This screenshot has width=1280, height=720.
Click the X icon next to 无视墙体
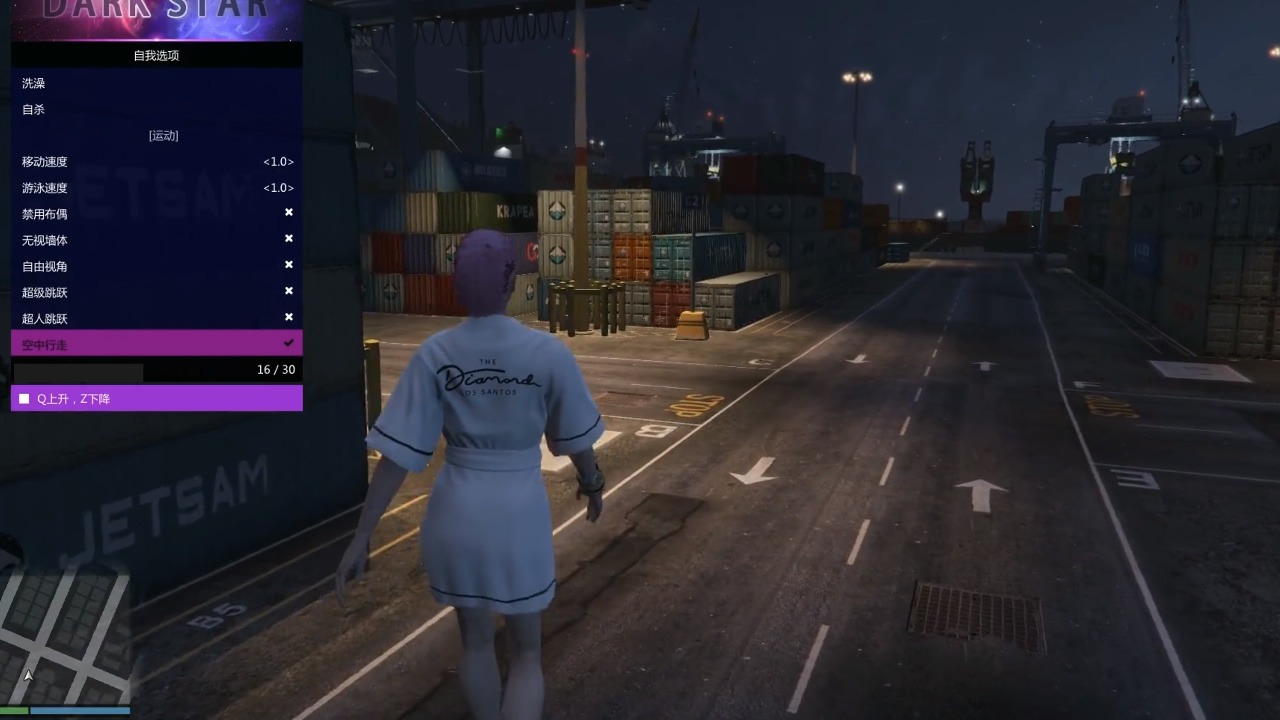coord(289,238)
